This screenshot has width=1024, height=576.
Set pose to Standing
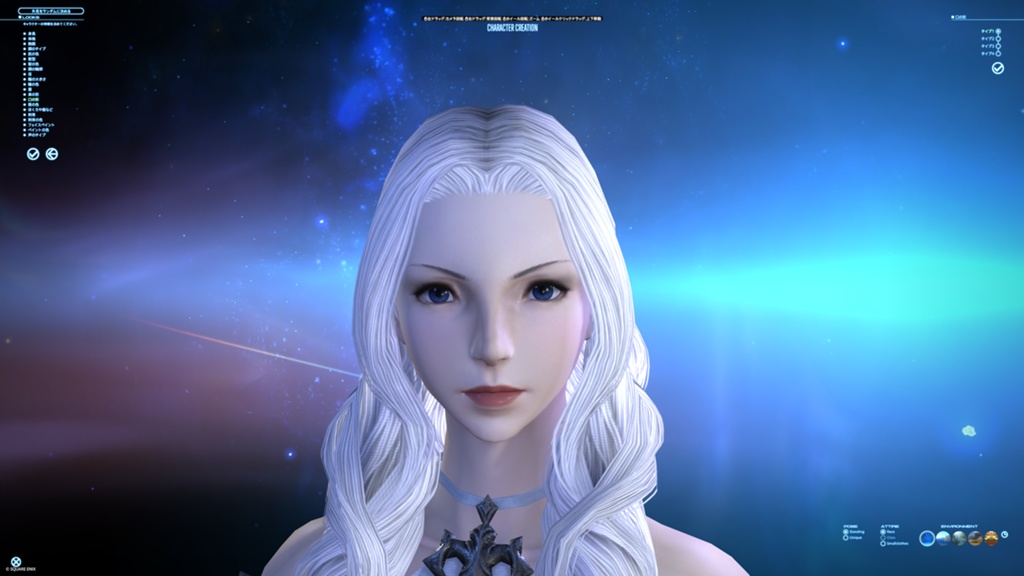point(845,532)
